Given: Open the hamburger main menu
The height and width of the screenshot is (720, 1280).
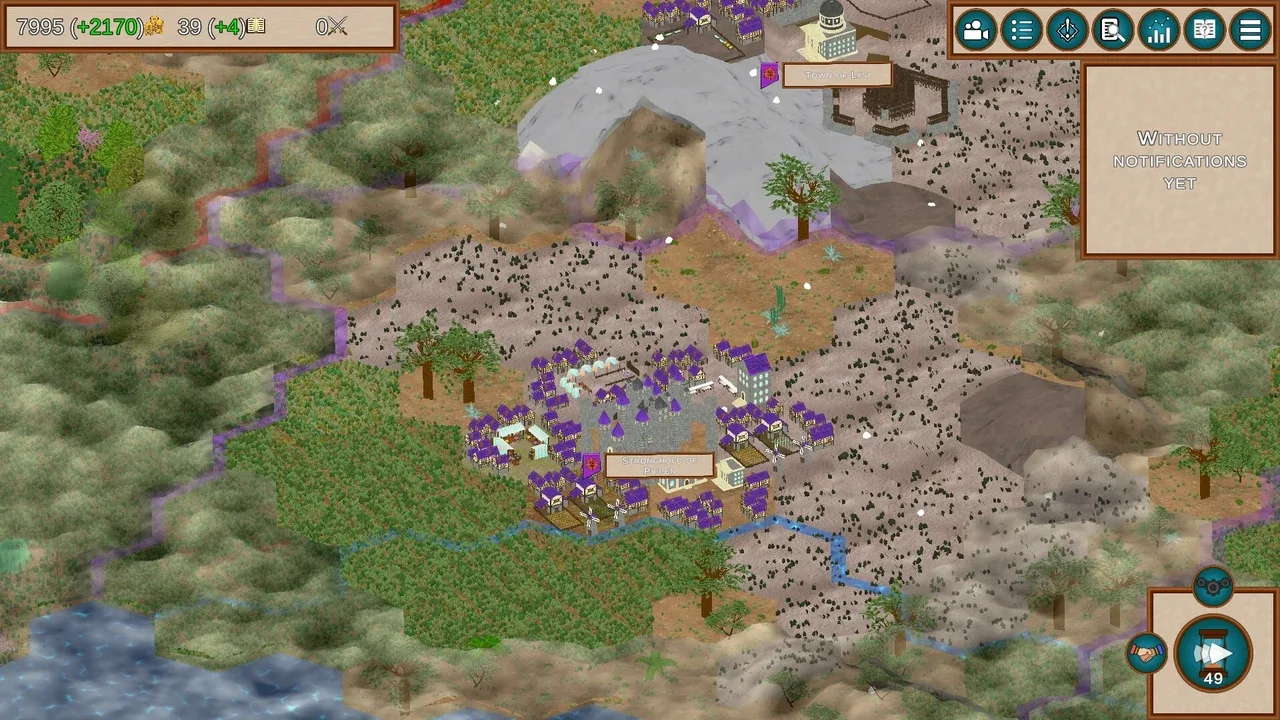Looking at the screenshot, I should pyautogui.click(x=1250, y=30).
